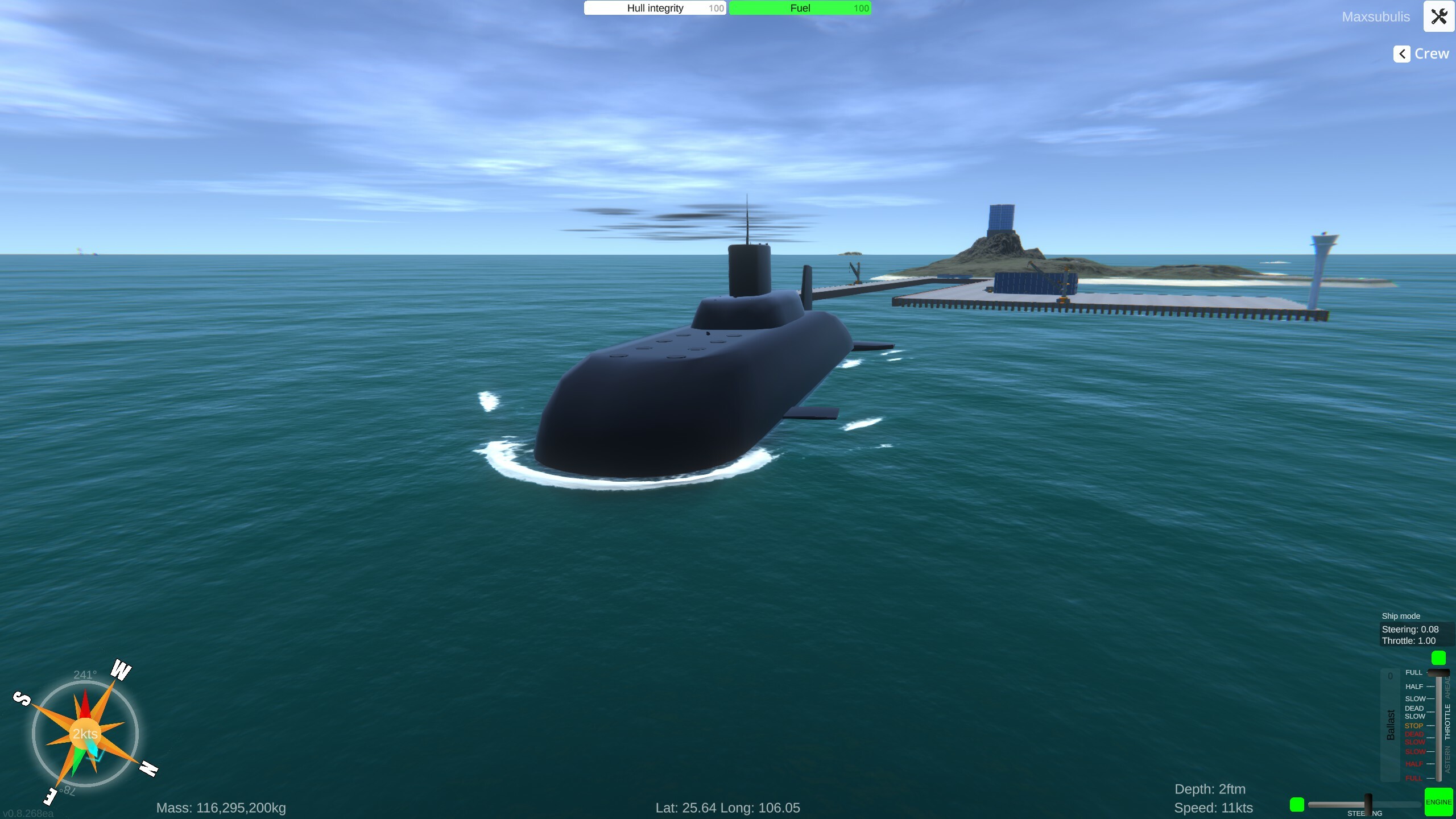Expand the Steering and Throttle info panel
This screenshot has width=1456, height=819.
tap(1409, 635)
